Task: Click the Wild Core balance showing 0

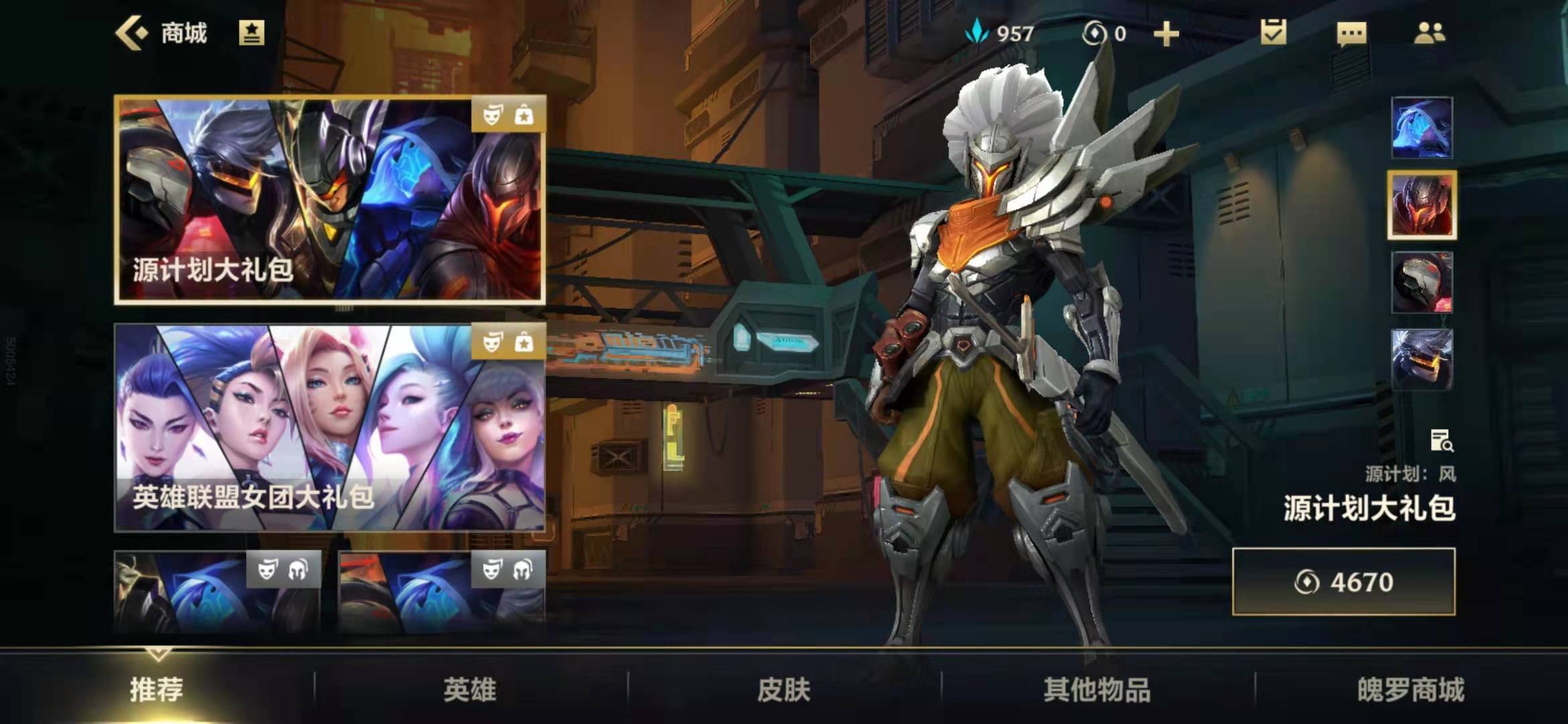Action: [1108, 32]
